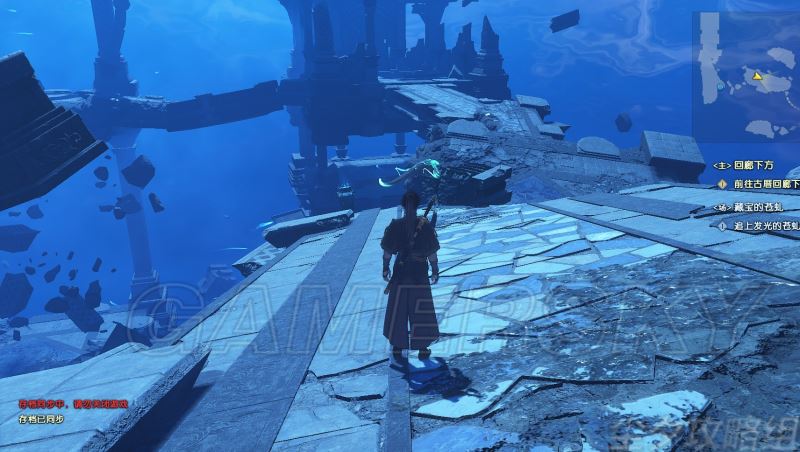
Task: Open the minimap in the corner
Action: pos(744,75)
